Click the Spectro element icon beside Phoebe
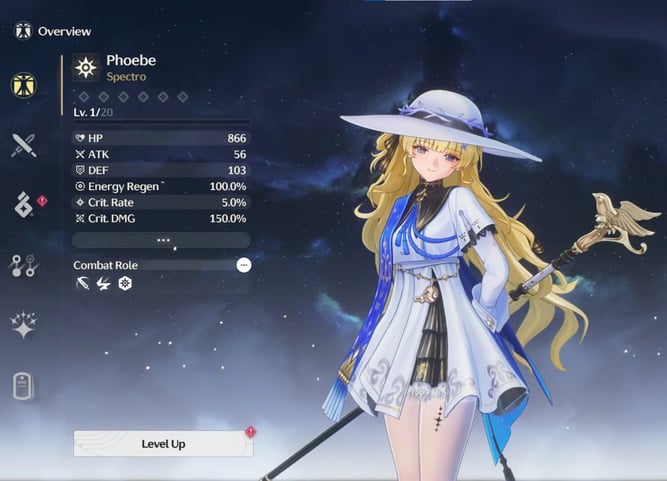Screen dimensions: 667x481 click(86, 67)
